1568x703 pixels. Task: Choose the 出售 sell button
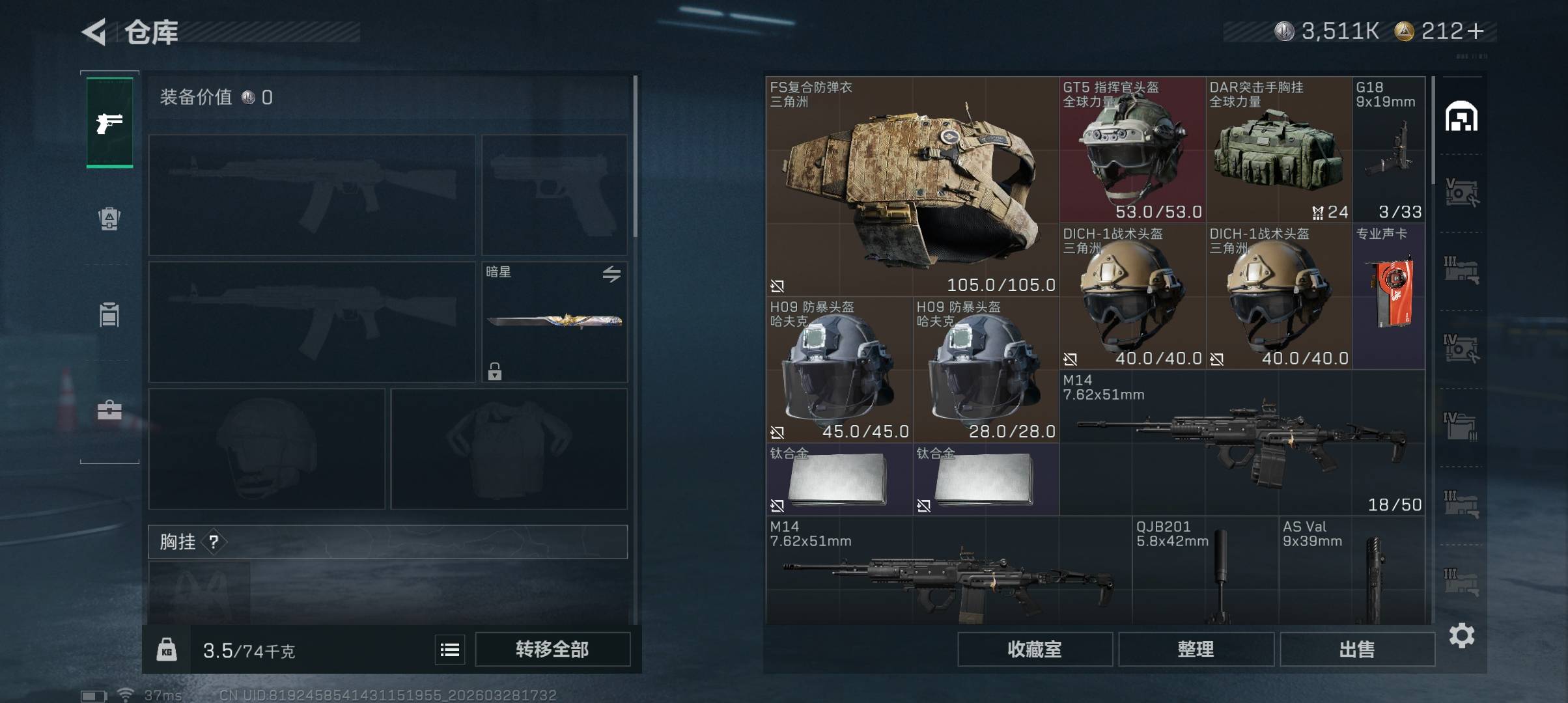(1357, 649)
